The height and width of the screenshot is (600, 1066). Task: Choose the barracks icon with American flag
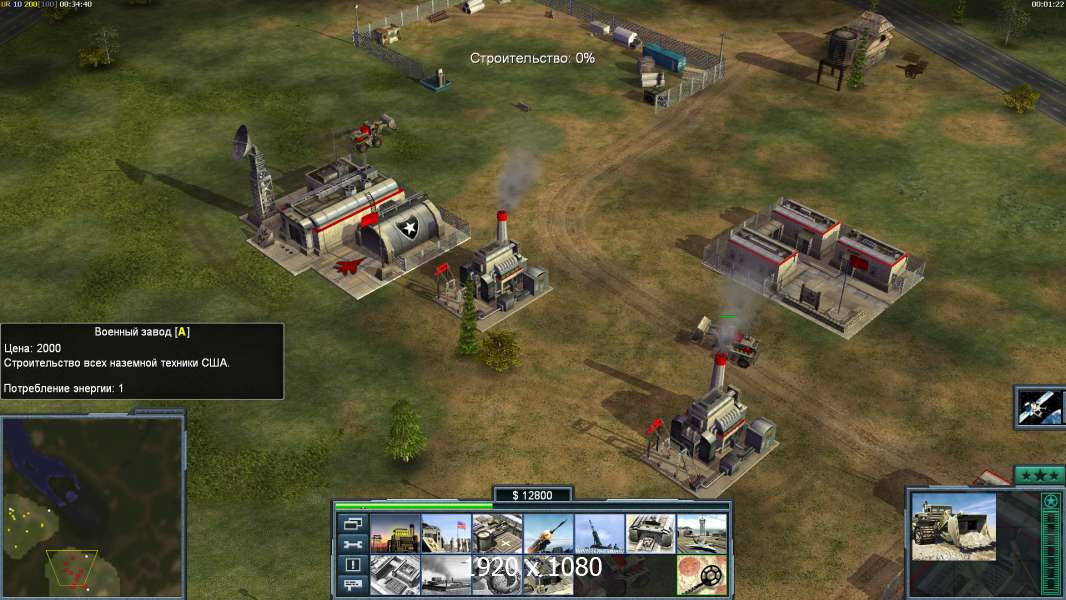coord(446,534)
